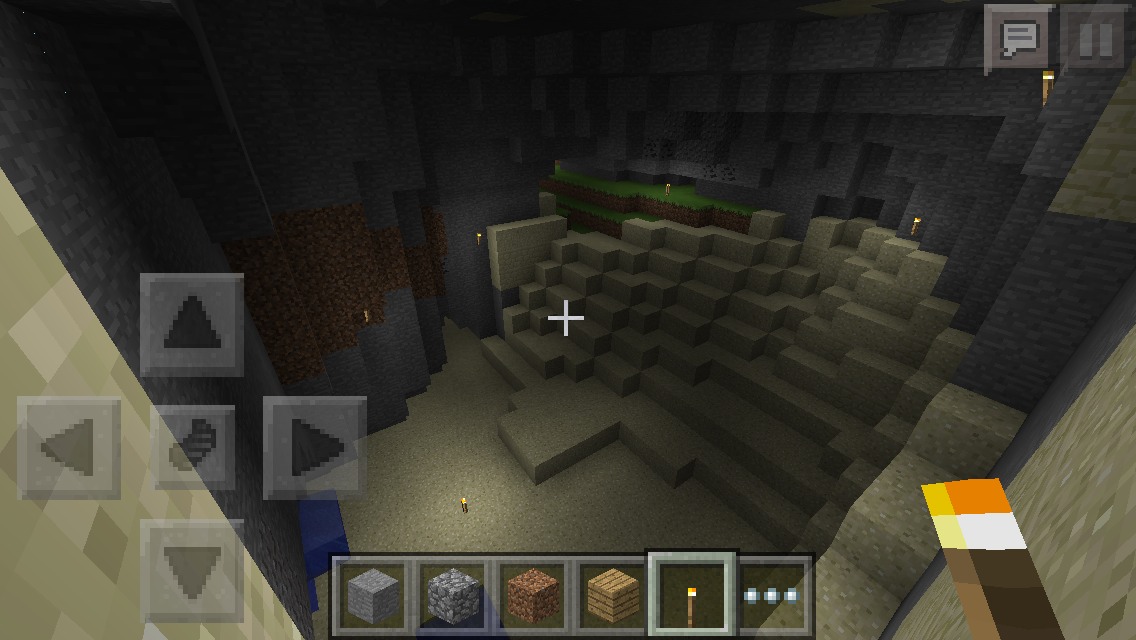Image resolution: width=1136 pixels, height=640 pixels.
Task: Tap the move right arrow
Action: (314, 447)
